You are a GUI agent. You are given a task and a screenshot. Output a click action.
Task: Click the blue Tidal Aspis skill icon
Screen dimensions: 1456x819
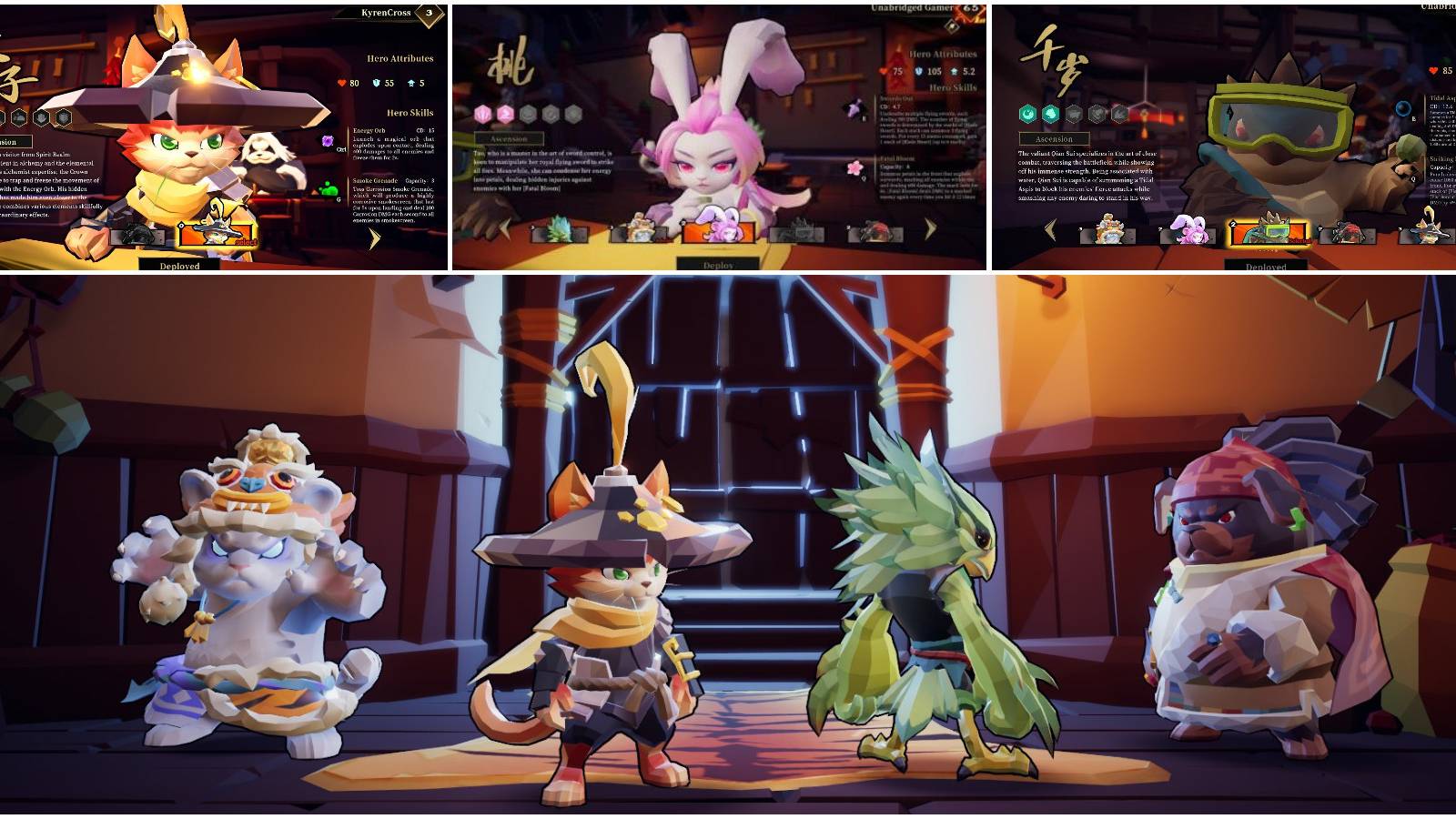[1402, 108]
